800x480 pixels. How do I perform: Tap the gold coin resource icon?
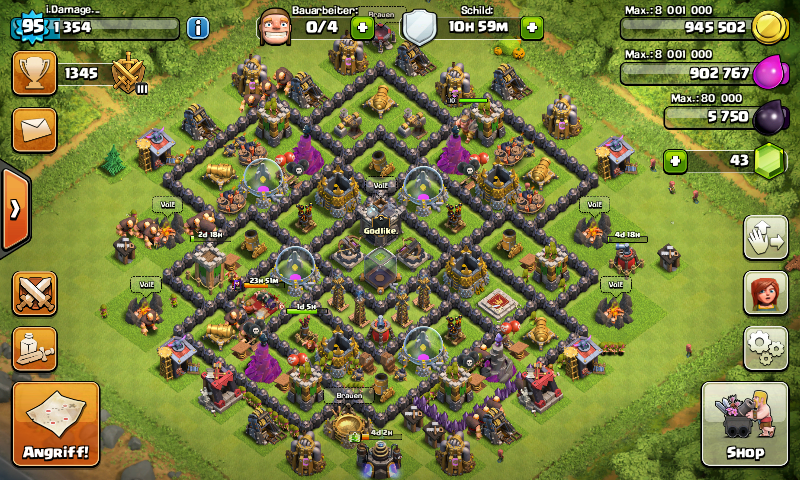[x=767, y=27]
